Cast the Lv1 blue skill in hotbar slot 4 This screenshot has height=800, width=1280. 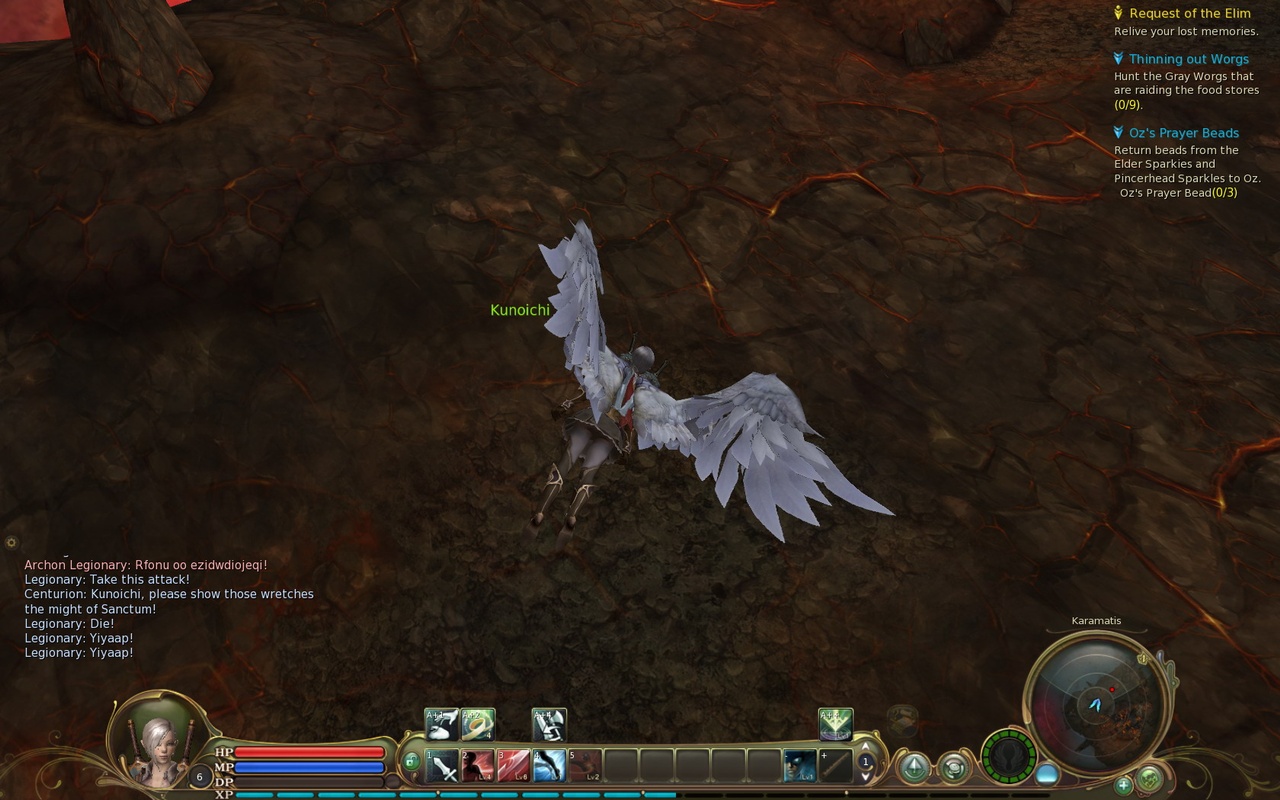[x=548, y=764]
